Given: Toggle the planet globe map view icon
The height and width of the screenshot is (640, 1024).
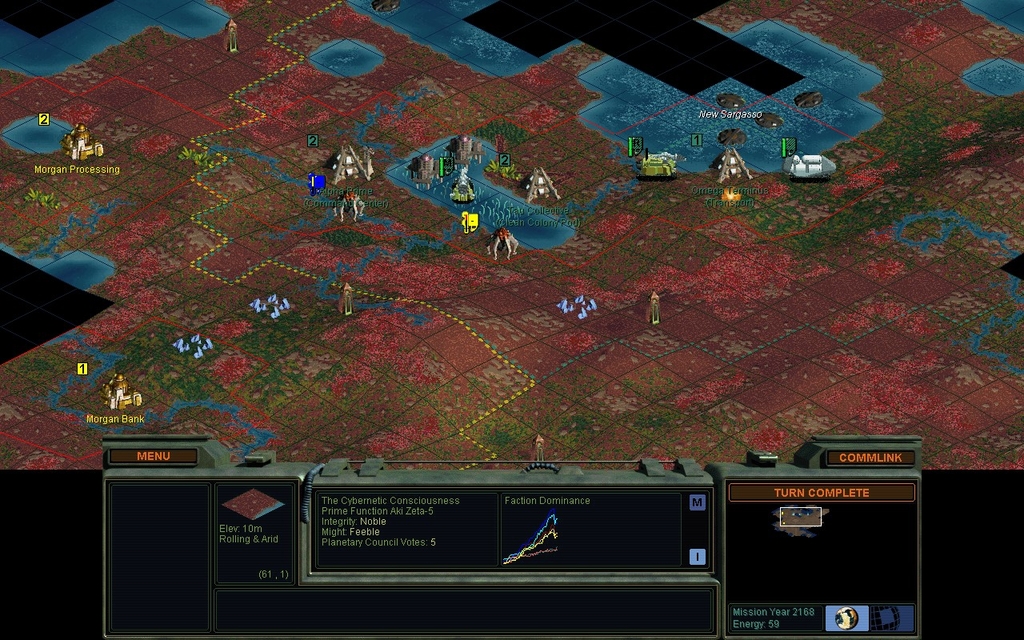Looking at the screenshot, I should point(847,617).
